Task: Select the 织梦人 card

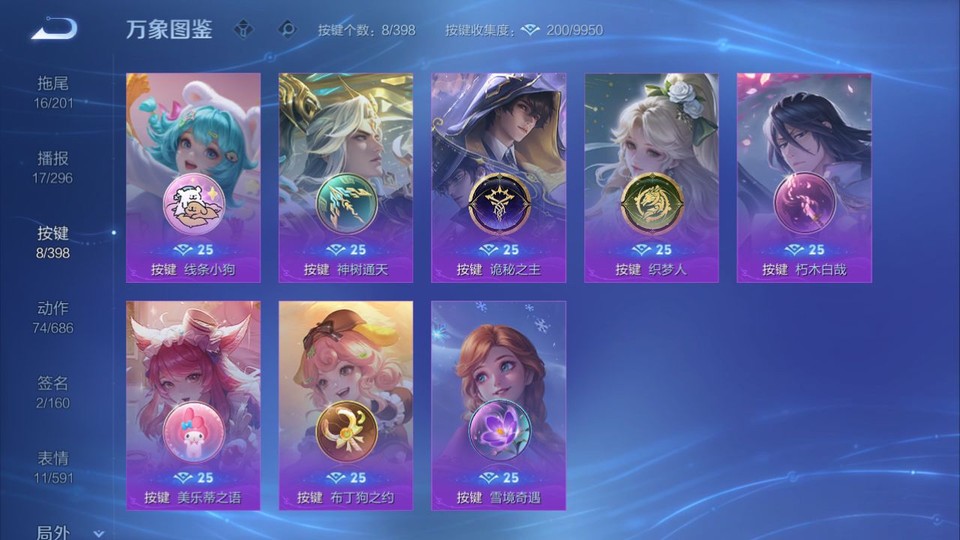Action: tap(651, 177)
